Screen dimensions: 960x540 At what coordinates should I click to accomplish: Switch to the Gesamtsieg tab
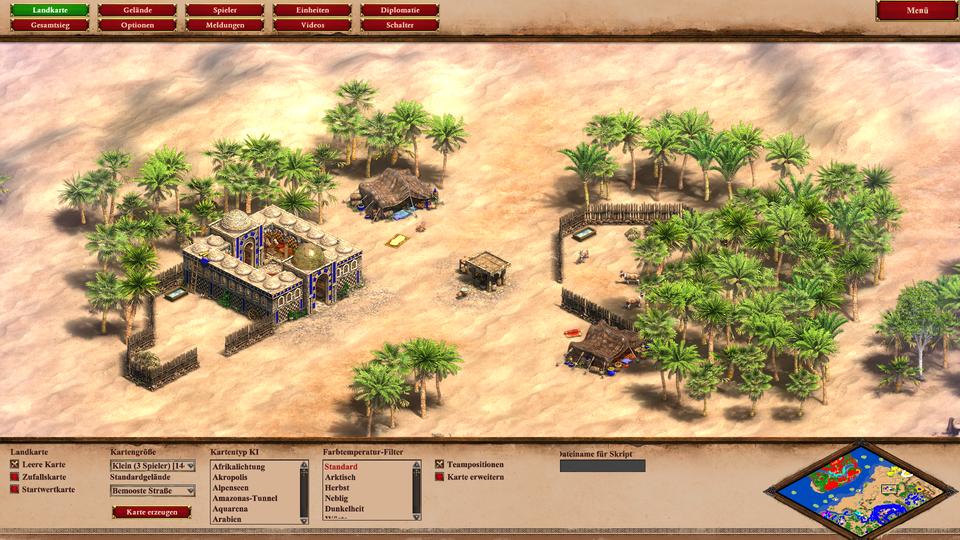point(50,25)
